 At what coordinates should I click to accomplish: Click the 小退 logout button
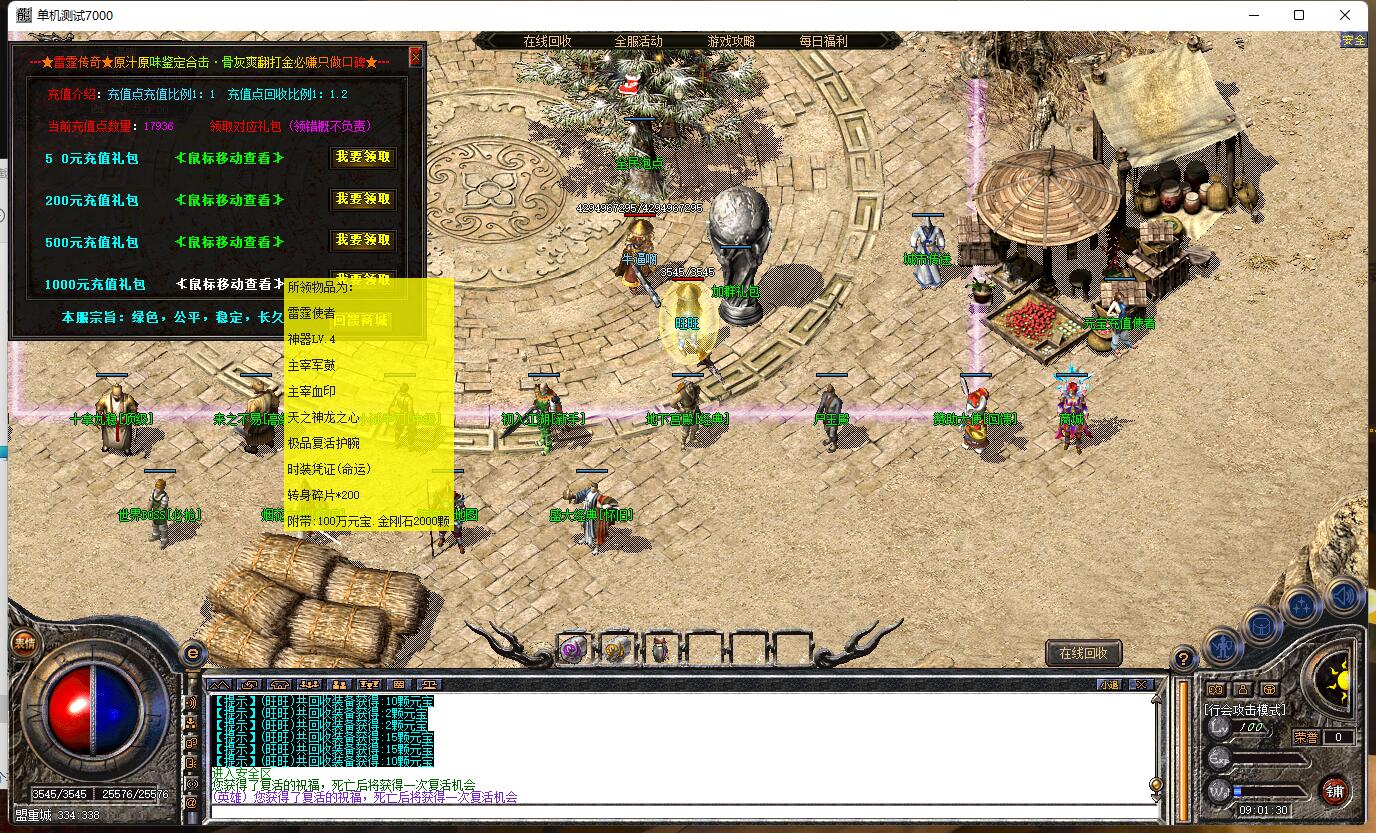[x=1109, y=685]
